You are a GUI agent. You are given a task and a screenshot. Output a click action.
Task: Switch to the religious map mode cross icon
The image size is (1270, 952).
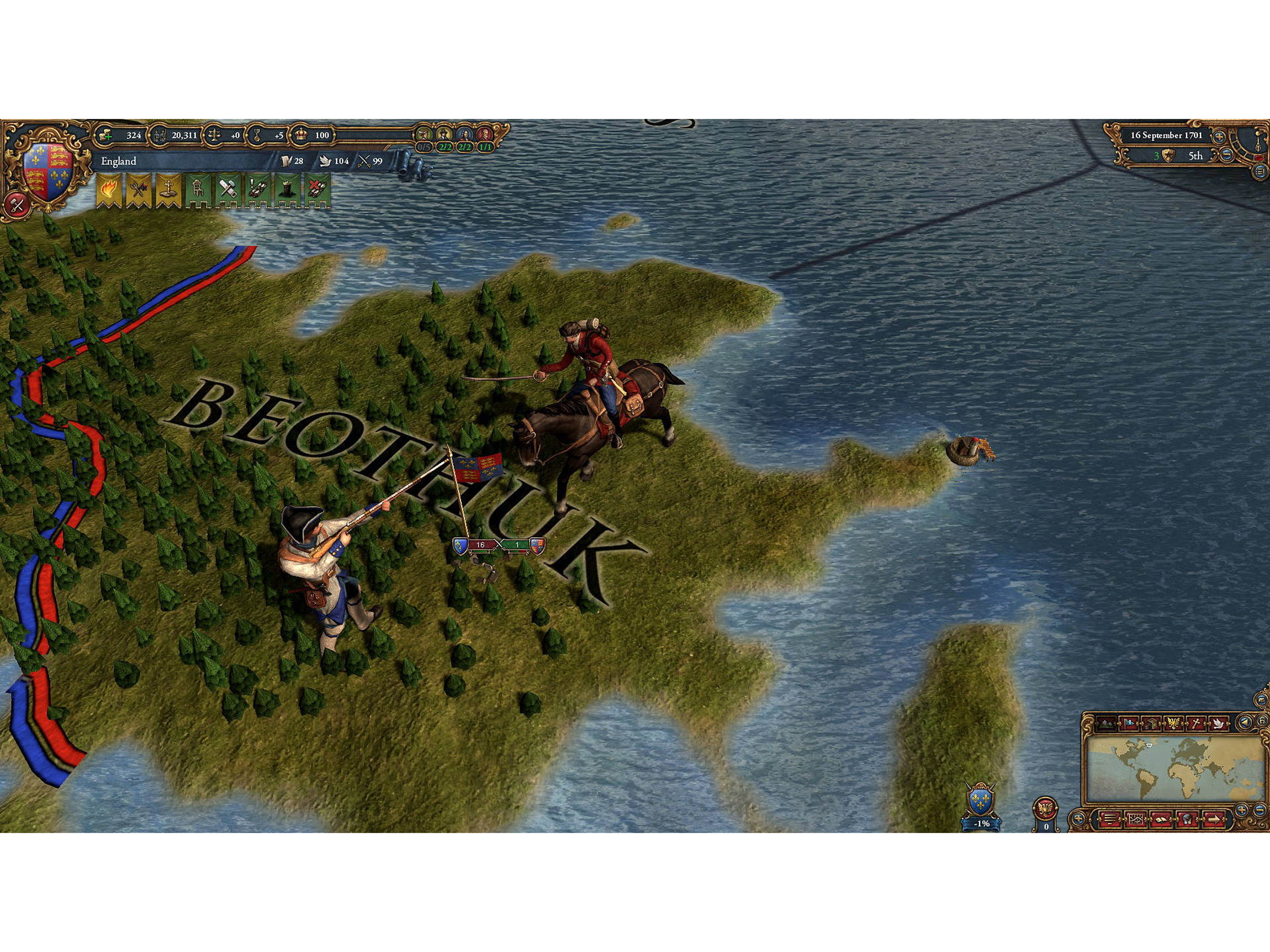point(1196,723)
